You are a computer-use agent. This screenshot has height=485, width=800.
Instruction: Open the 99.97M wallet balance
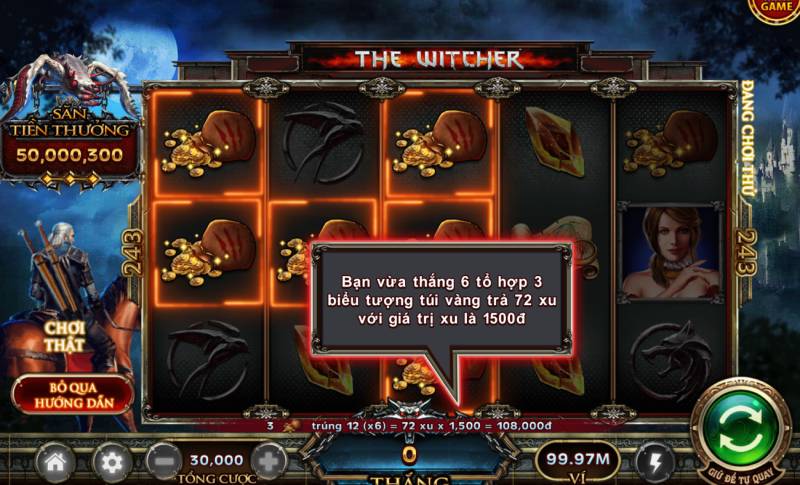click(575, 458)
